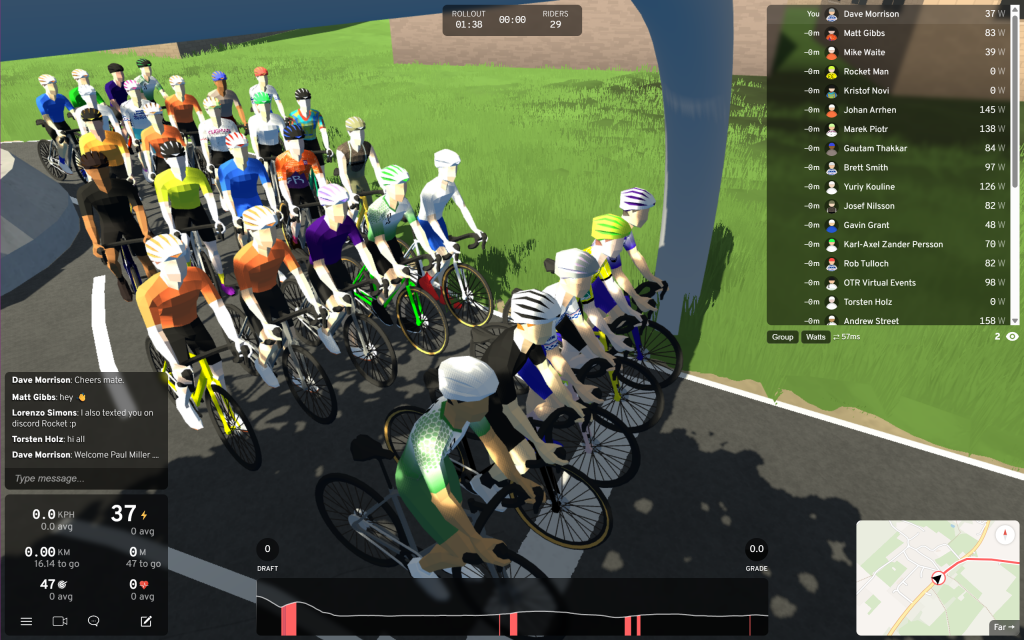
Task: Select Rob Tulloch's row in rider list
Action: (890, 263)
